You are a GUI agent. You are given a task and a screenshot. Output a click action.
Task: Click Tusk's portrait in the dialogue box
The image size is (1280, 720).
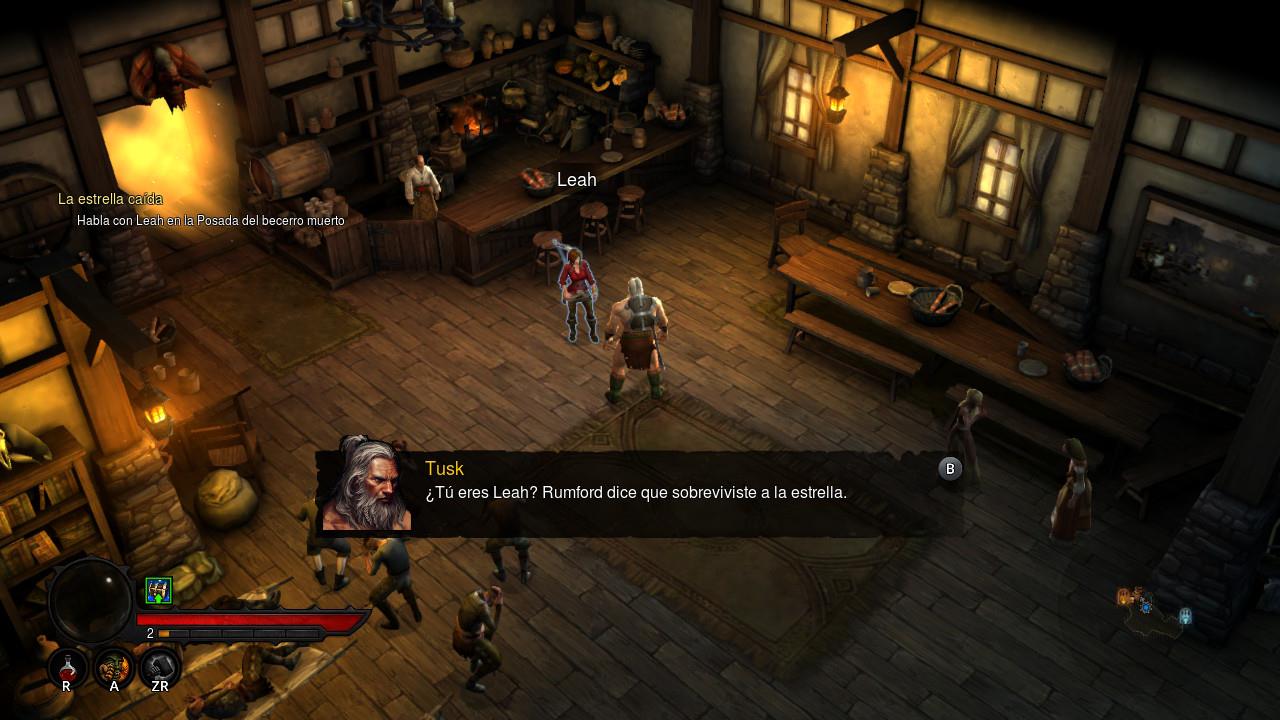point(366,485)
